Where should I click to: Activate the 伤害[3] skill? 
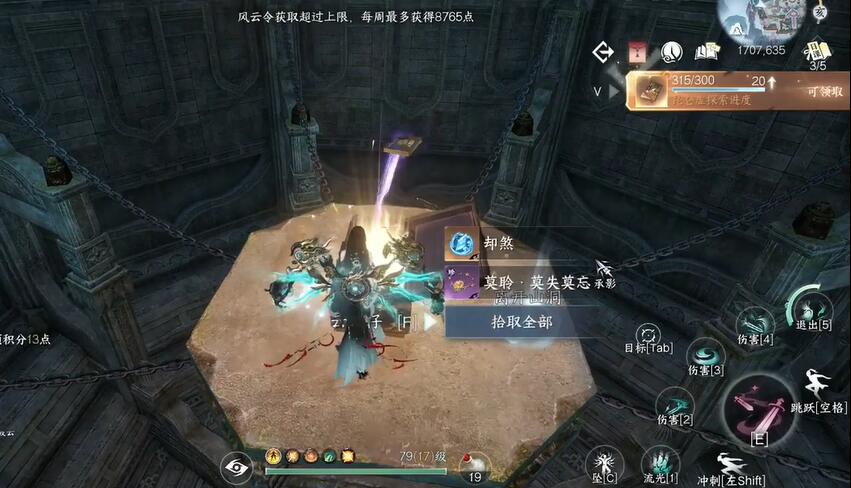pyautogui.click(x=706, y=353)
